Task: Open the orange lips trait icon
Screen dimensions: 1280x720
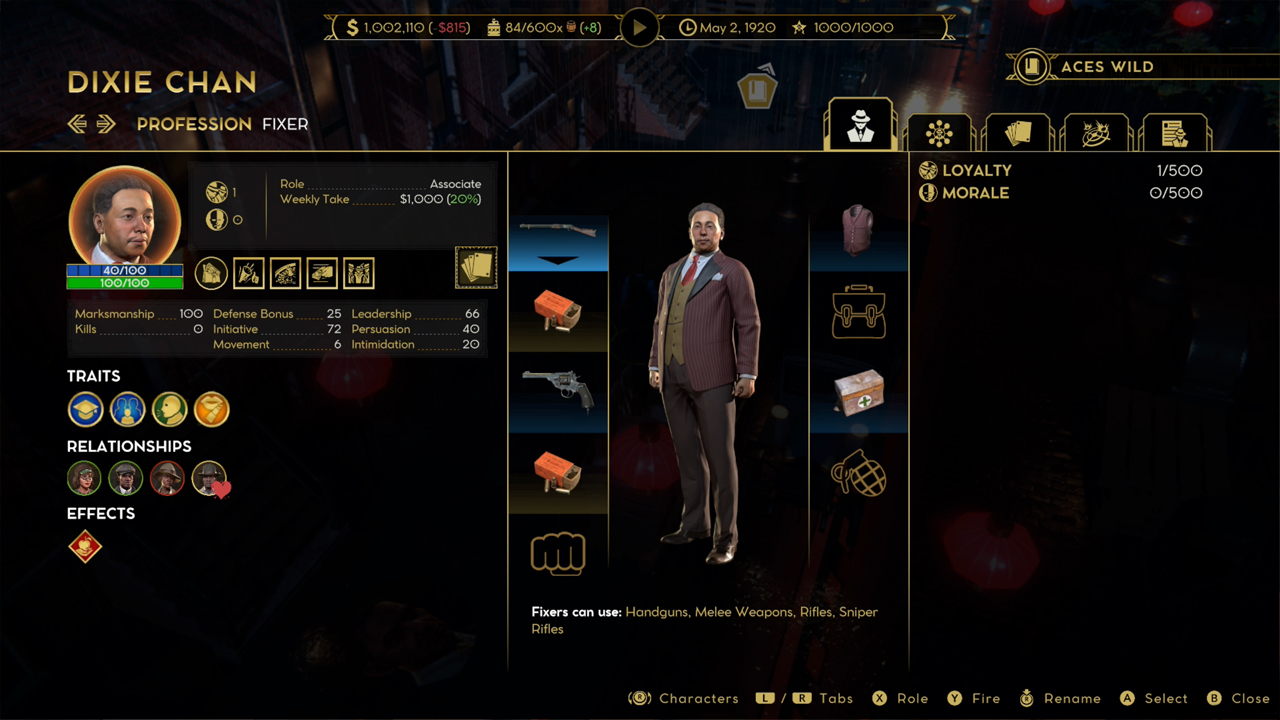Action: [211, 409]
